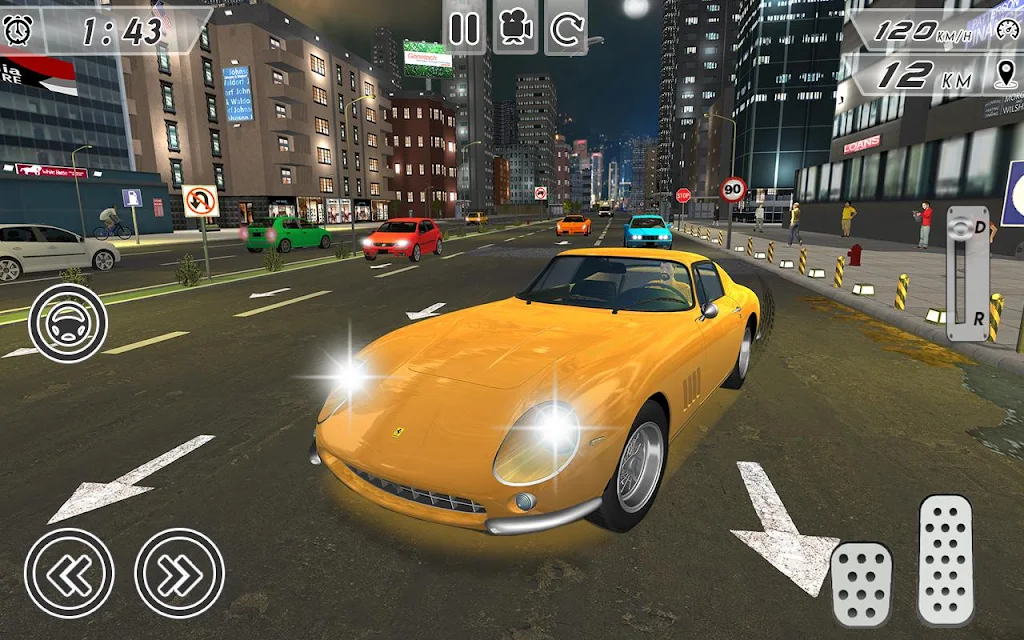Steer left with the double-chevron button
Image resolution: width=1024 pixels, height=640 pixels.
[x=69, y=573]
